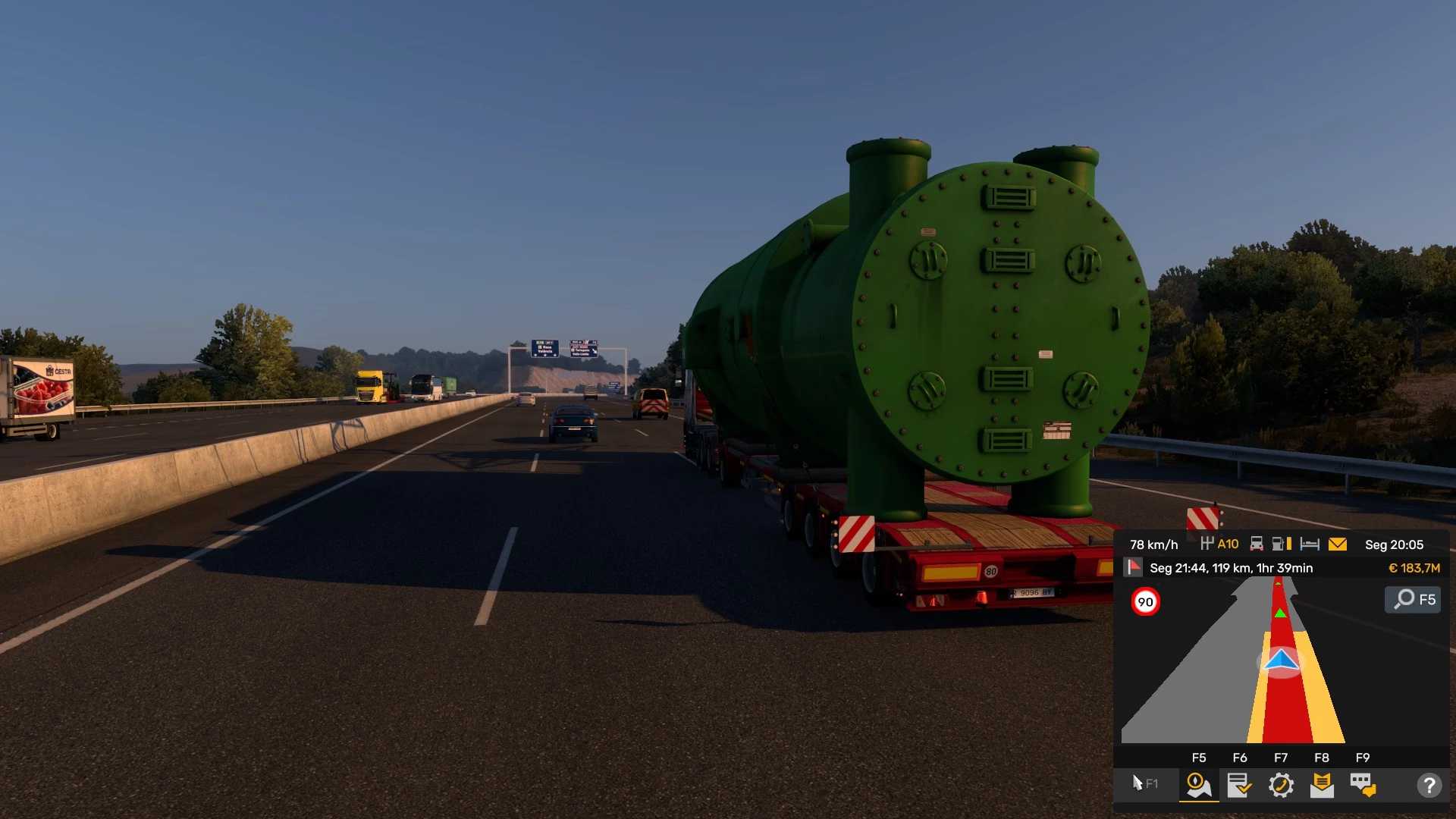The width and height of the screenshot is (1456, 819).
Task: Click the question mark help button
Action: [x=1429, y=785]
